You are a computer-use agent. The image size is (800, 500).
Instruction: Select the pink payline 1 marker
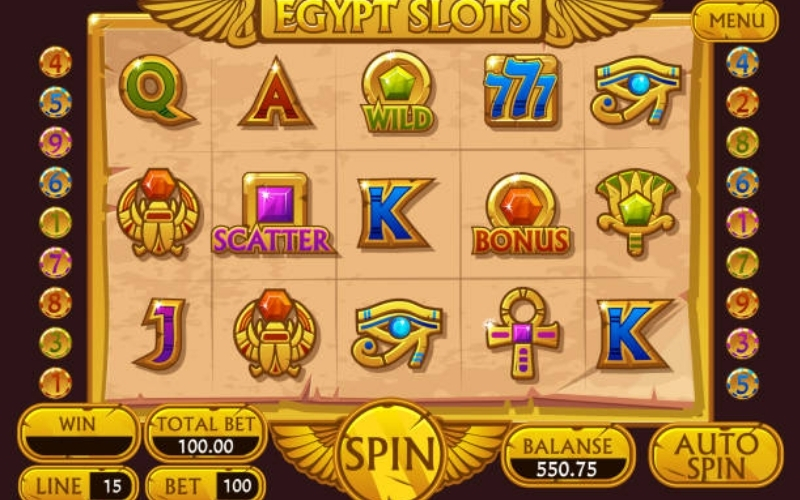(x=742, y=223)
